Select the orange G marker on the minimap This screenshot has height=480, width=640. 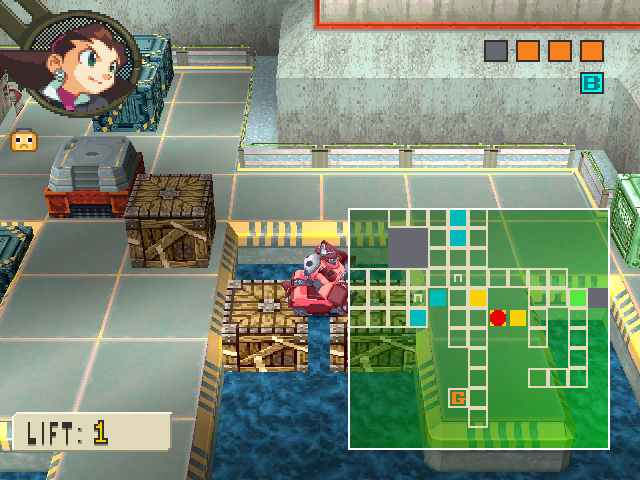(458, 399)
